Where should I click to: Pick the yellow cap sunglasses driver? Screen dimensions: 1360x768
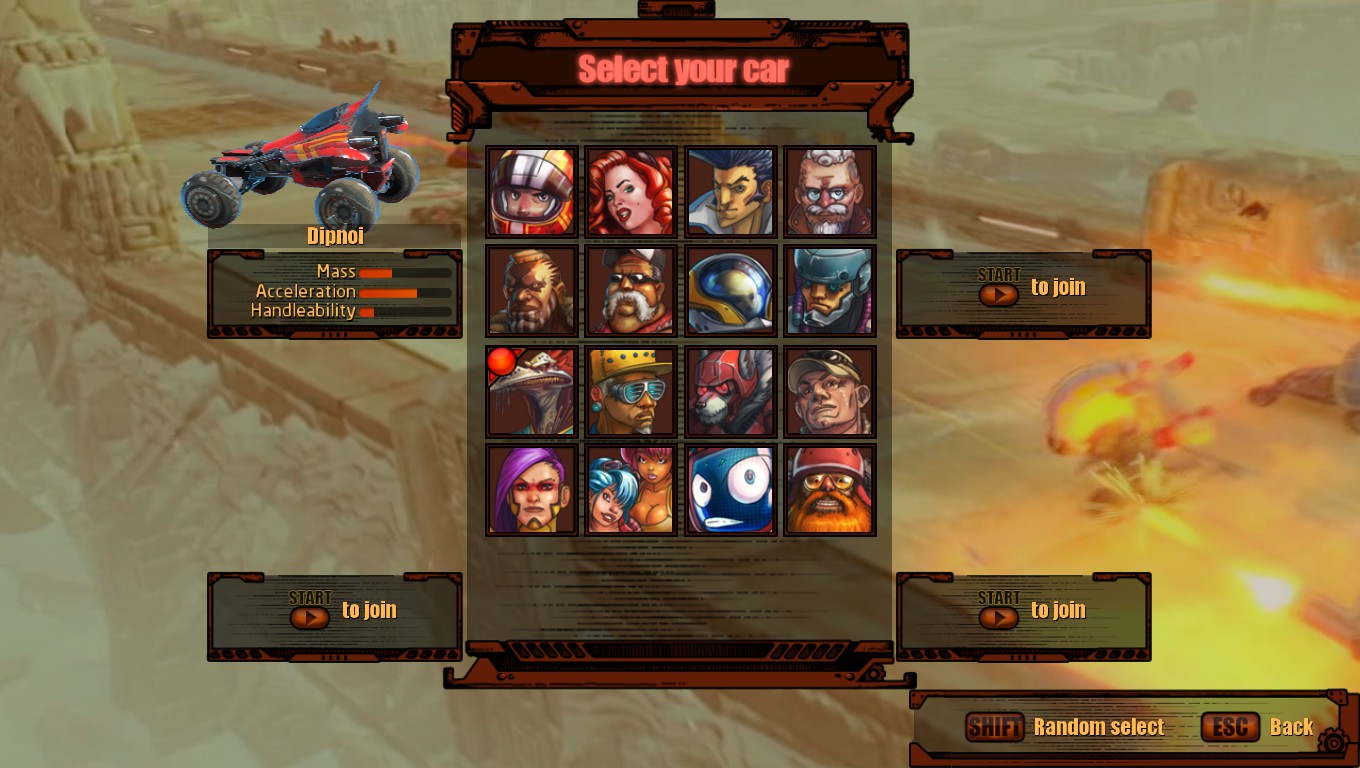click(631, 391)
